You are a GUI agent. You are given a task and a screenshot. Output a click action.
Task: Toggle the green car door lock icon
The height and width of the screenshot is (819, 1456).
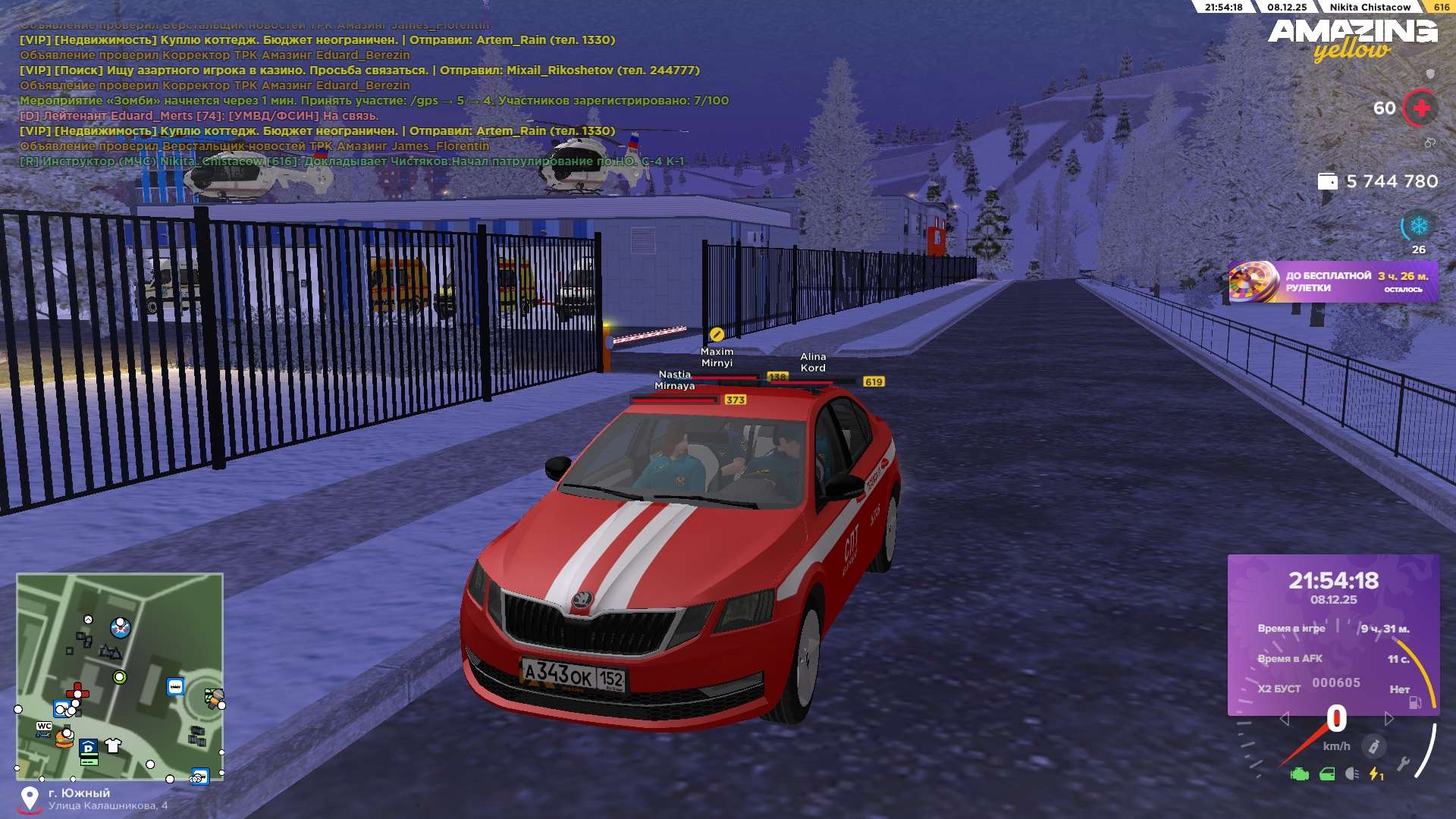(x=1327, y=774)
